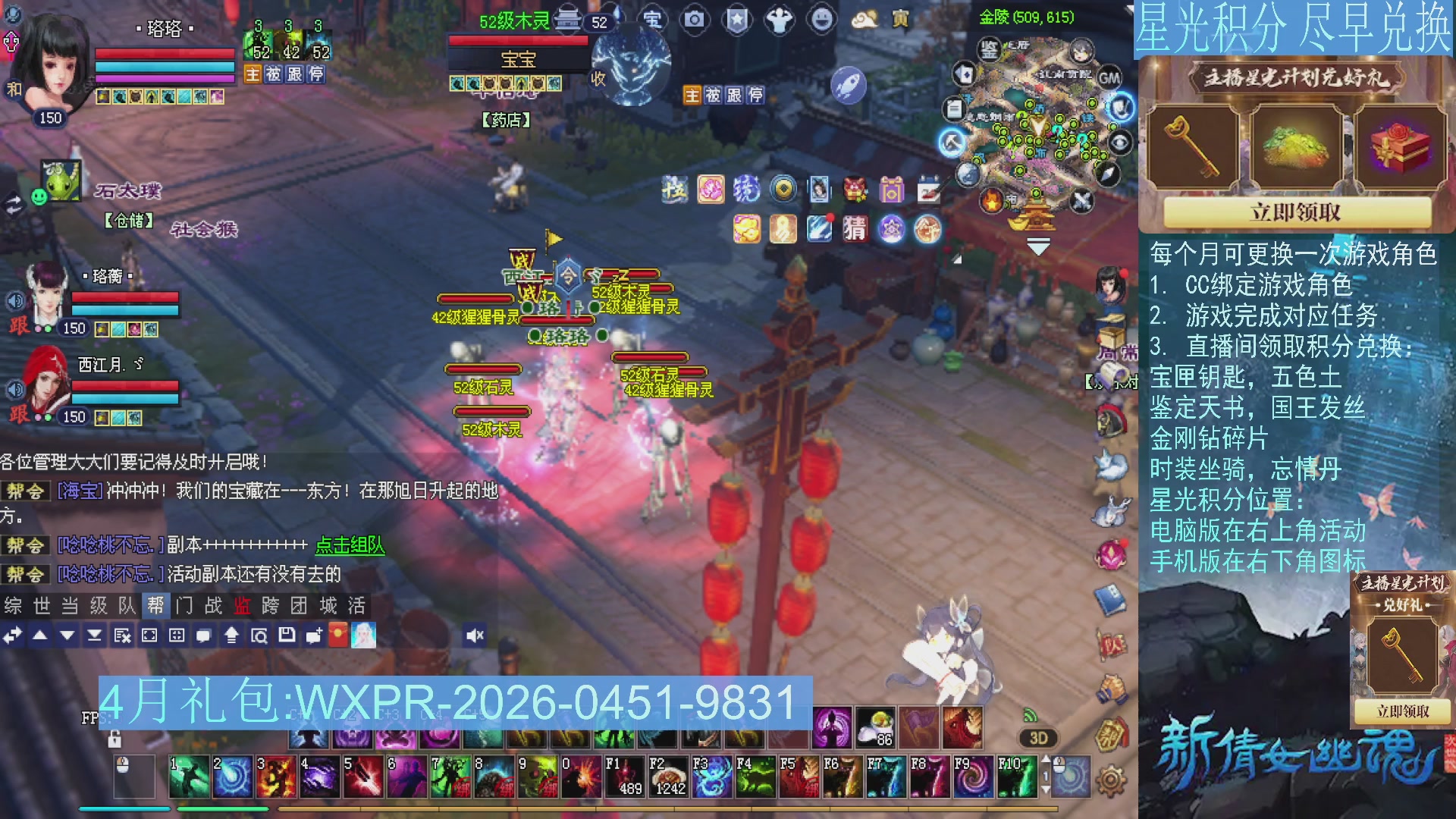
Task: Toggle 跟 follow next to 西江月
Action: (x=20, y=416)
